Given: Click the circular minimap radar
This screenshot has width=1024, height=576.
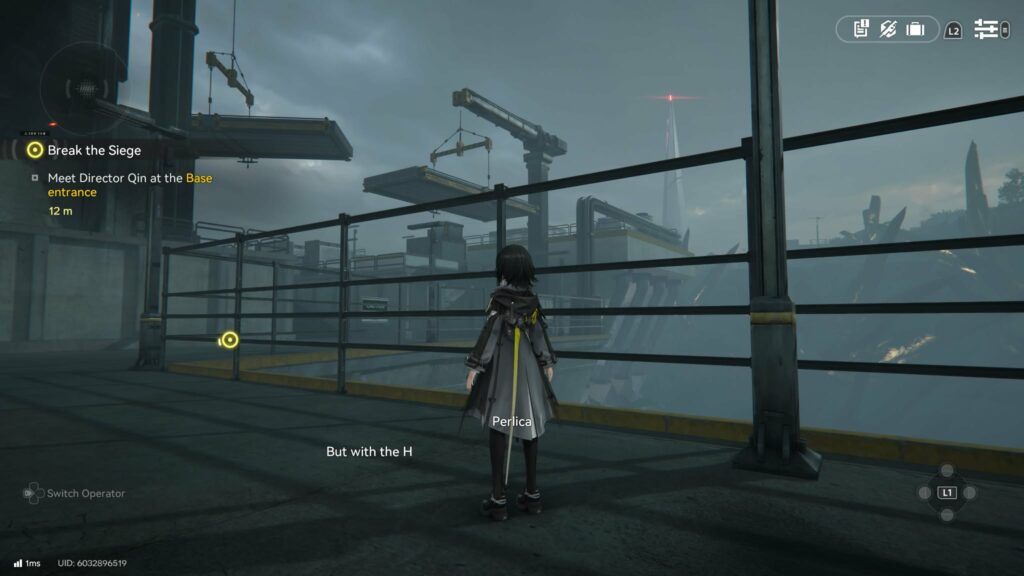Looking at the screenshot, I should click(x=83, y=88).
